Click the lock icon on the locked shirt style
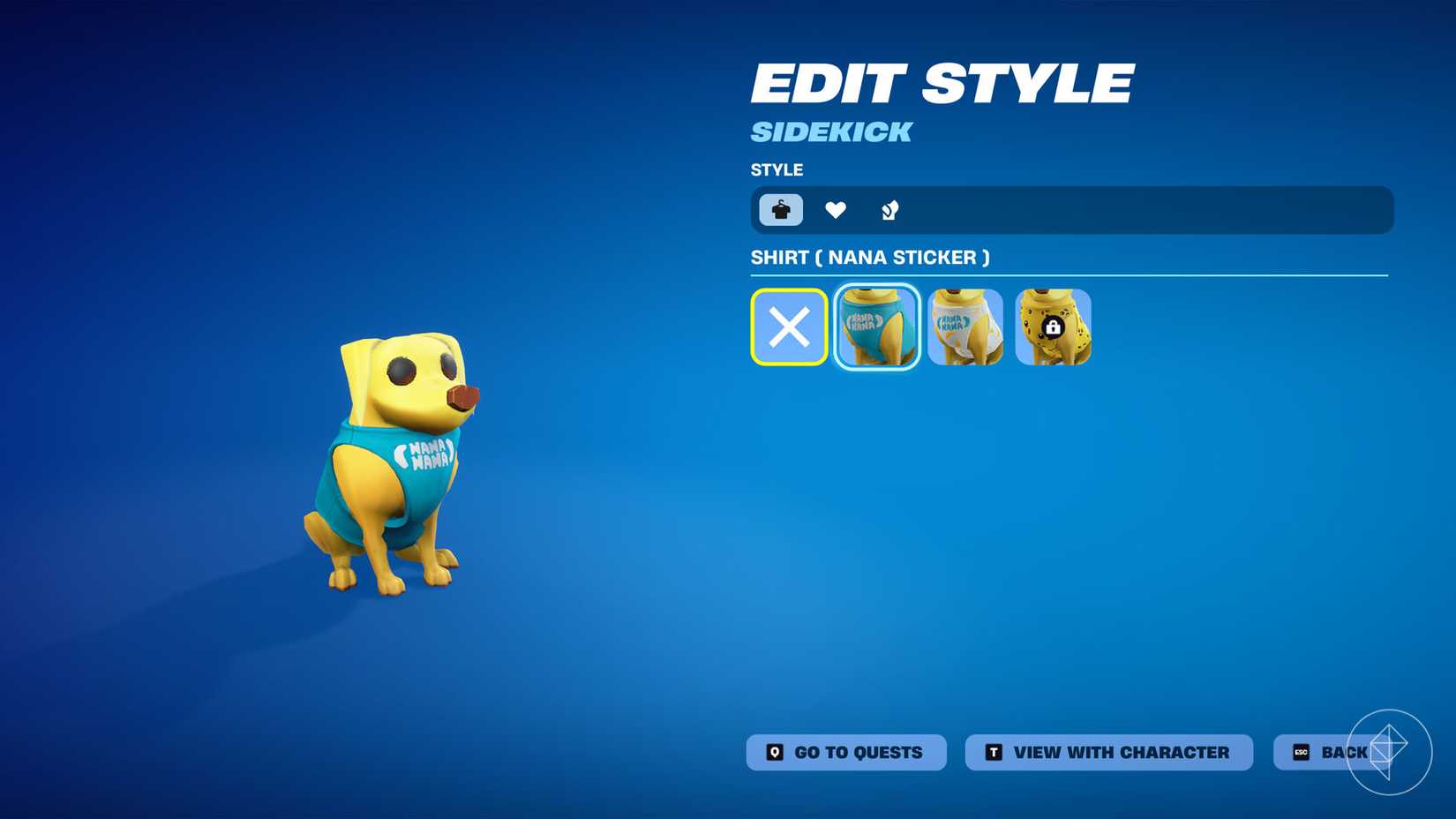Image resolution: width=1456 pixels, height=819 pixels. pos(1054,330)
